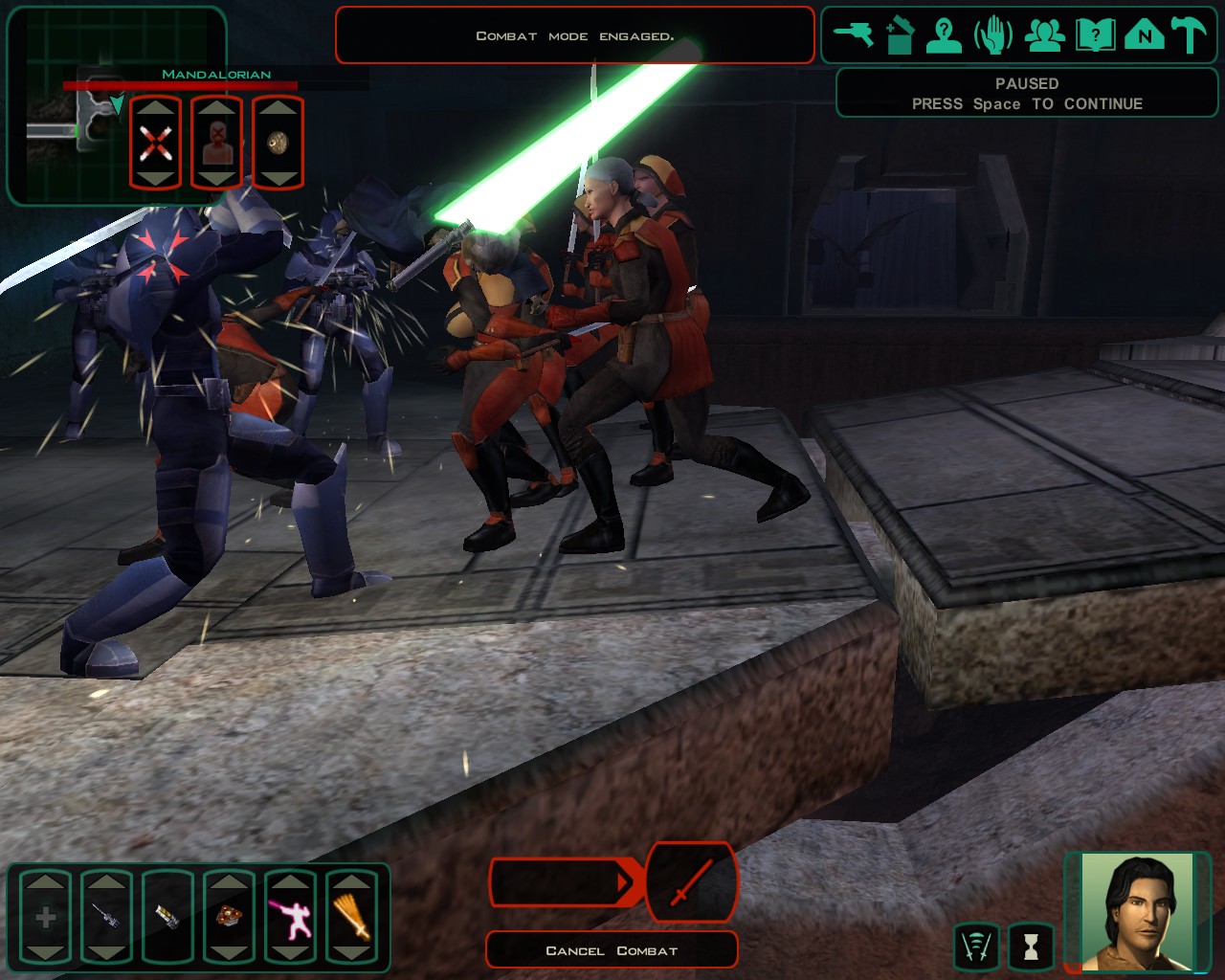The image size is (1225, 980).
Task: Open the character sheet silhouette icon
Action: click(944, 36)
